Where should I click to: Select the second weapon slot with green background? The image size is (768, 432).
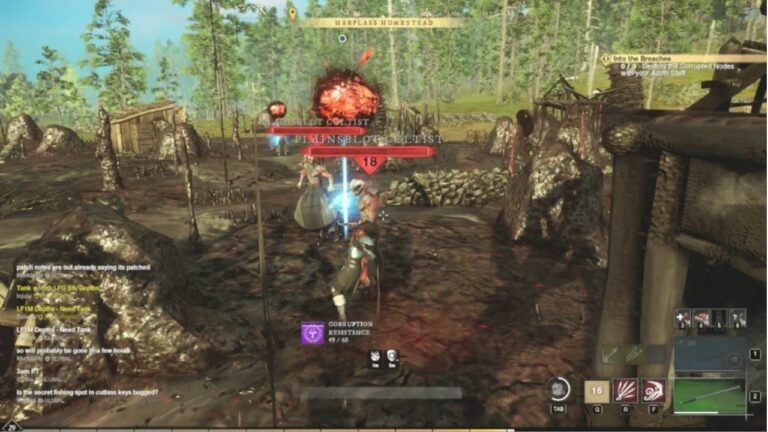pyautogui.click(x=709, y=394)
